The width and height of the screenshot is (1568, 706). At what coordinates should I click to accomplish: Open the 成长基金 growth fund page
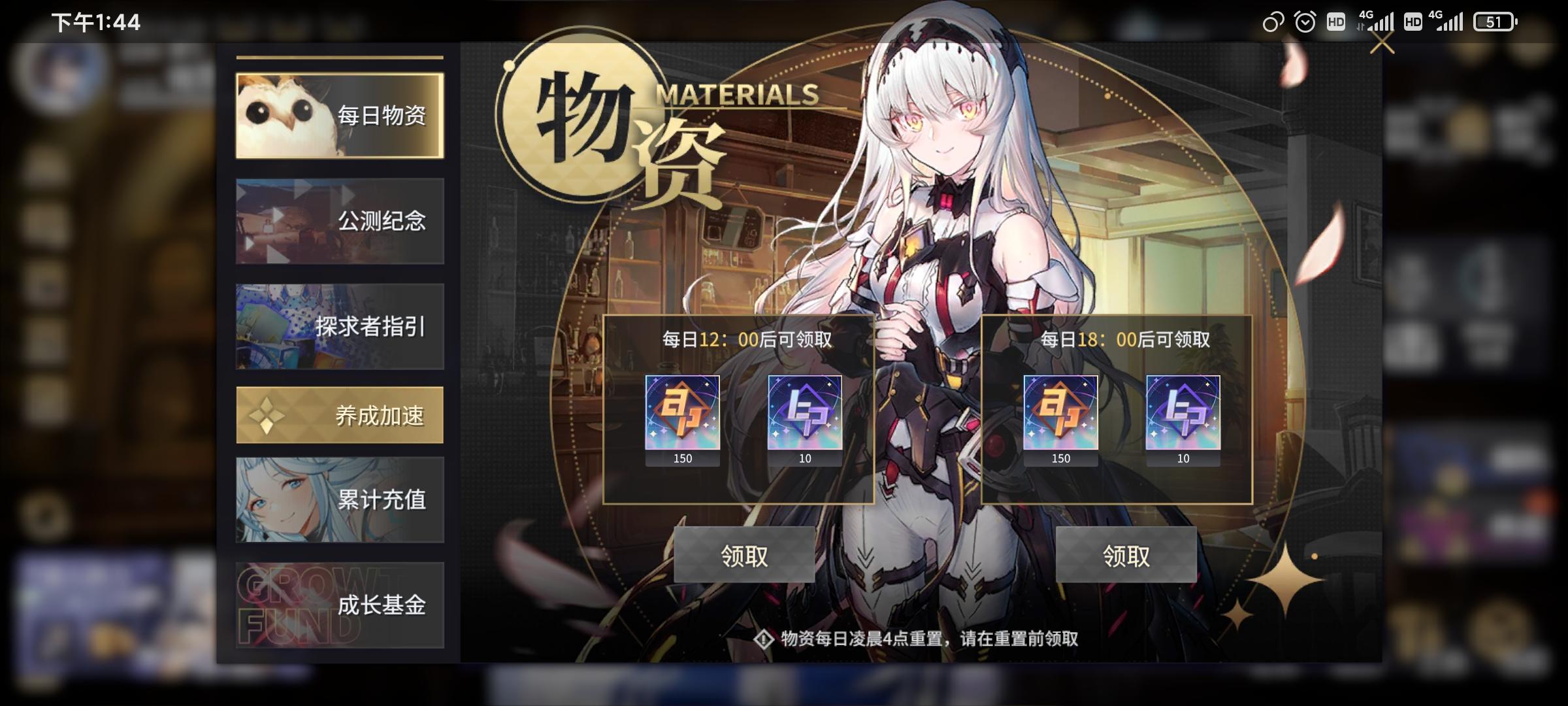coord(340,607)
